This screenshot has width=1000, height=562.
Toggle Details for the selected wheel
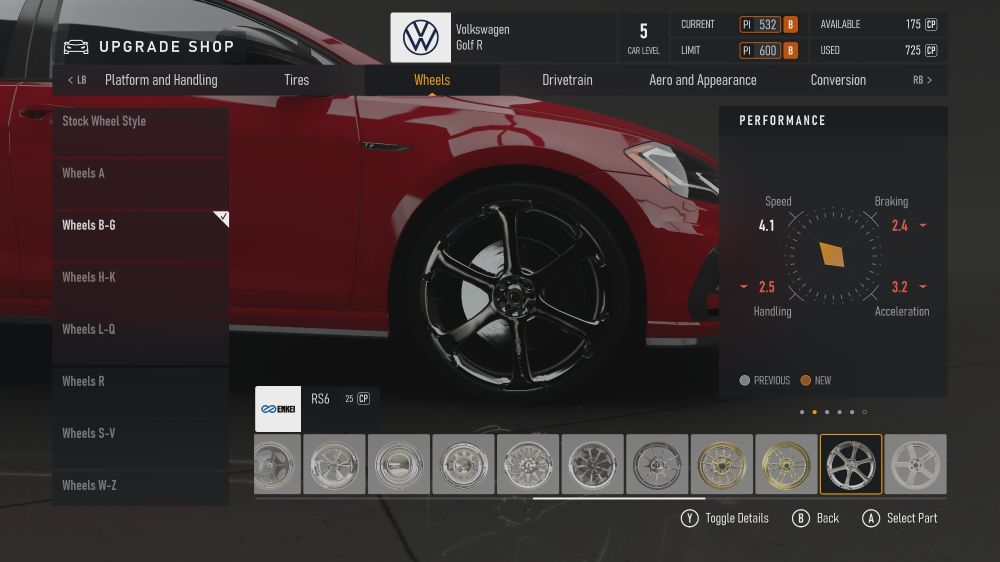click(x=726, y=518)
